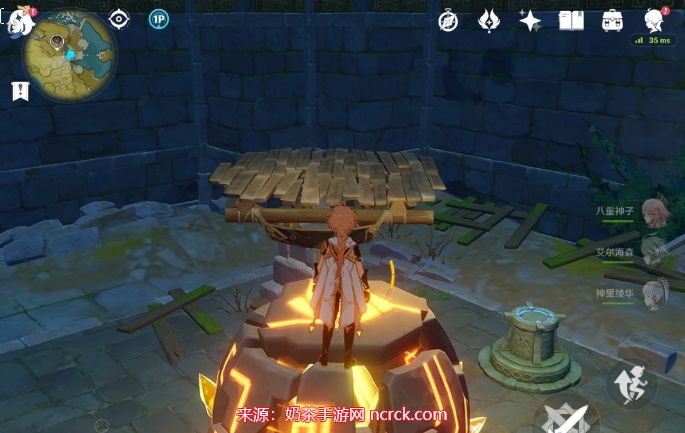Open the character profile icon
685x433 pixels.
(x=654, y=19)
